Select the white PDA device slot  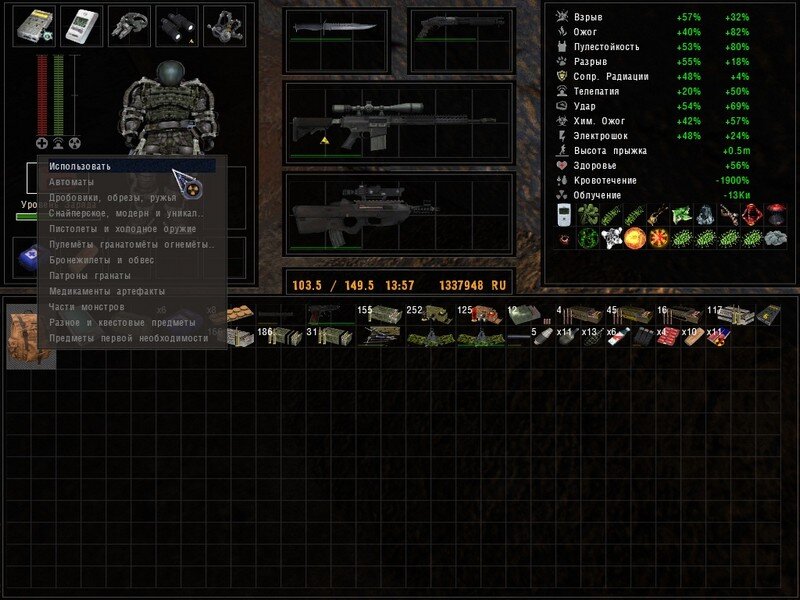[81, 26]
